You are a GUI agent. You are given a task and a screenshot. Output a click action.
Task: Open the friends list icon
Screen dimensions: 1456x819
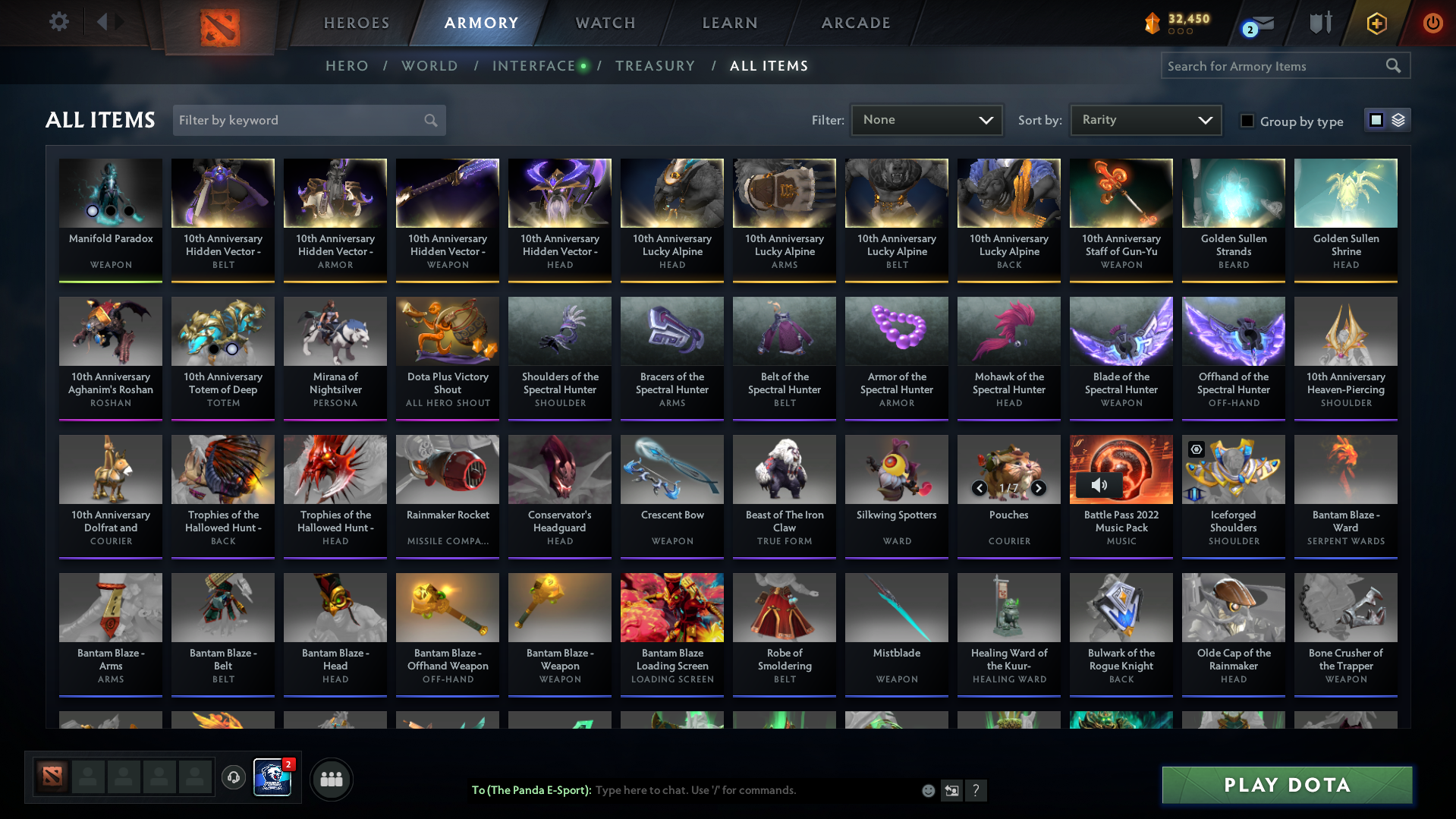[330, 779]
